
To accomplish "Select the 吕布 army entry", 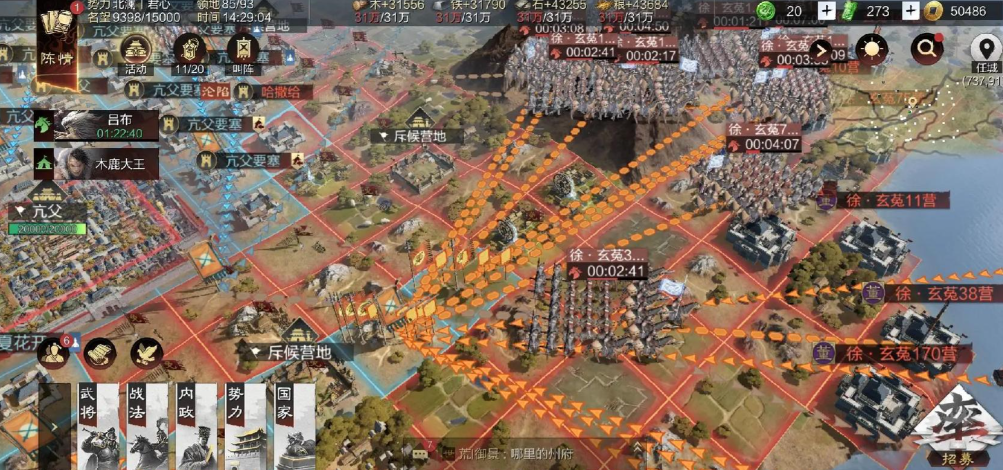I will coord(97,125).
